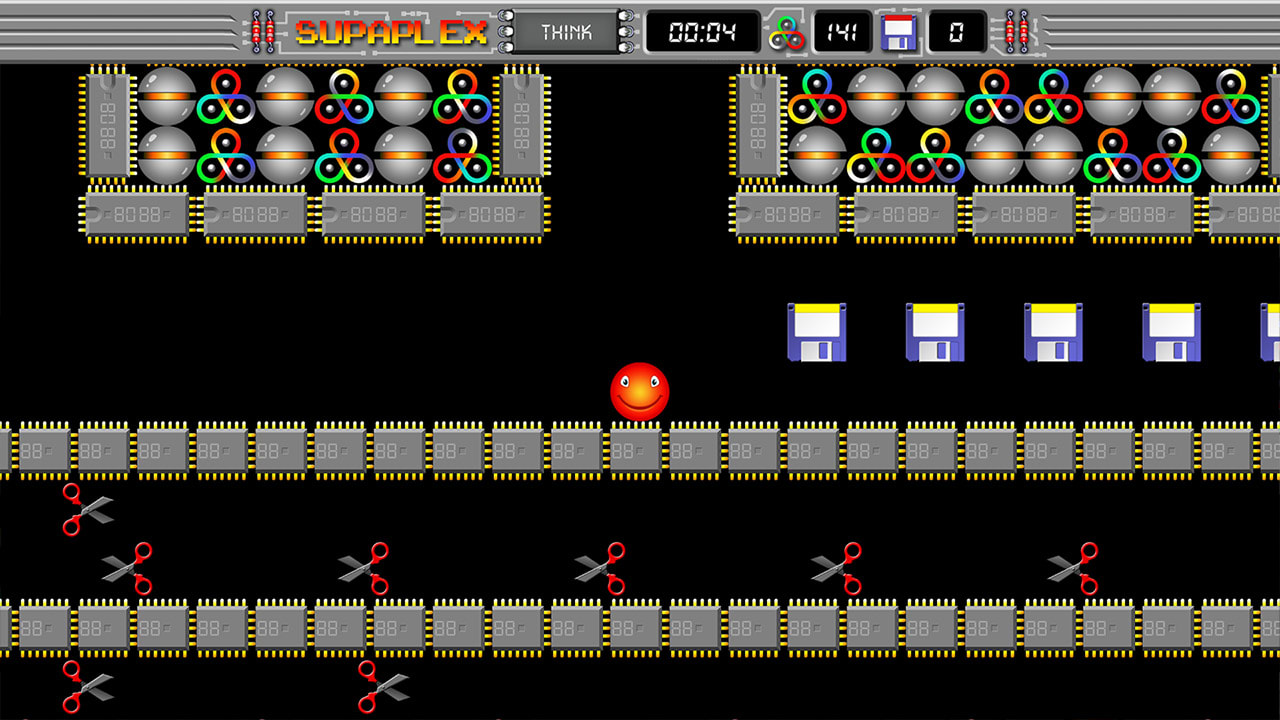Select Murphy, the red smiley character
1280x720 pixels.
pyautogui.click(x=640, y=392)
